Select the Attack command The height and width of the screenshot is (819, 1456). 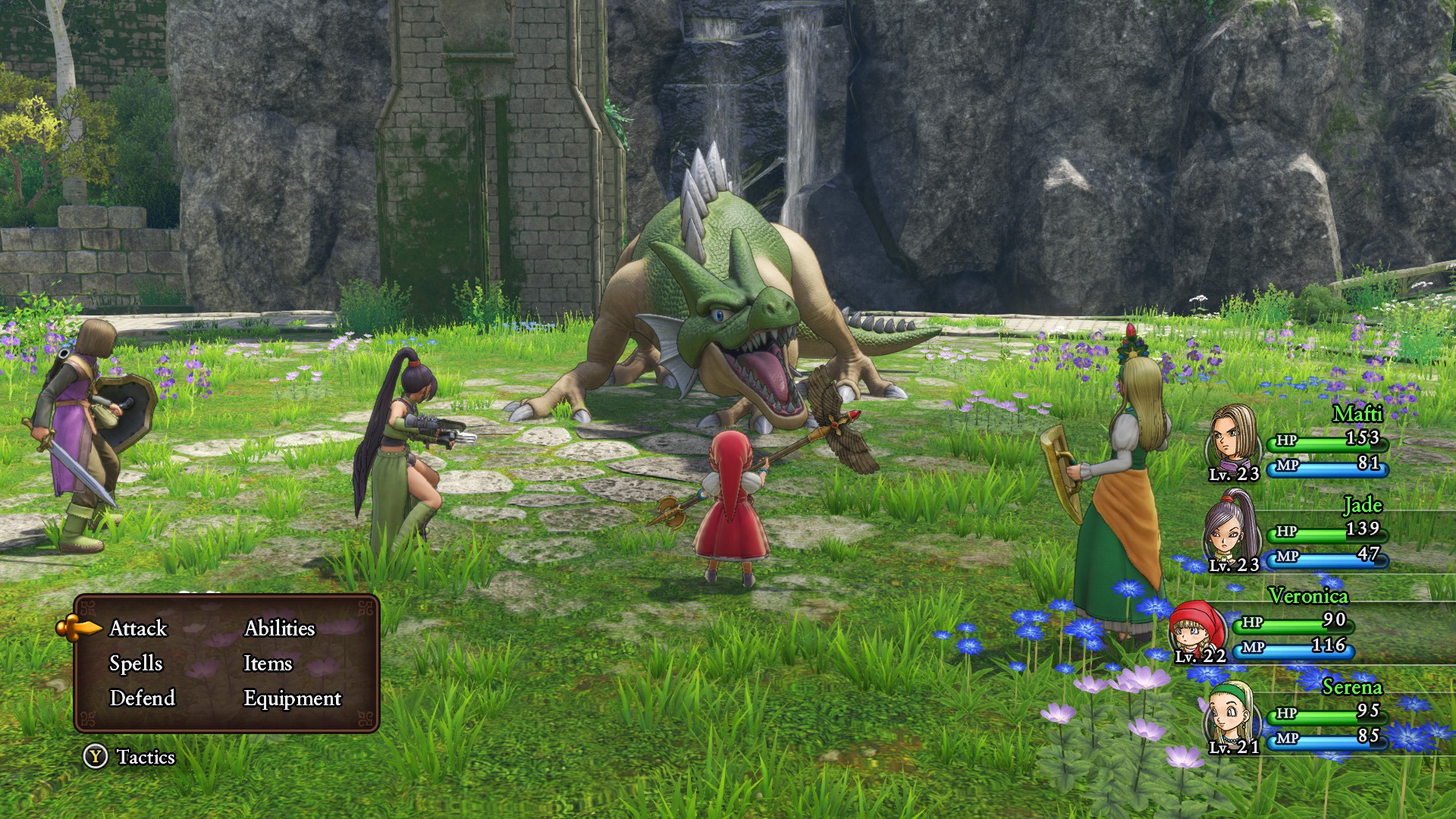138,629
